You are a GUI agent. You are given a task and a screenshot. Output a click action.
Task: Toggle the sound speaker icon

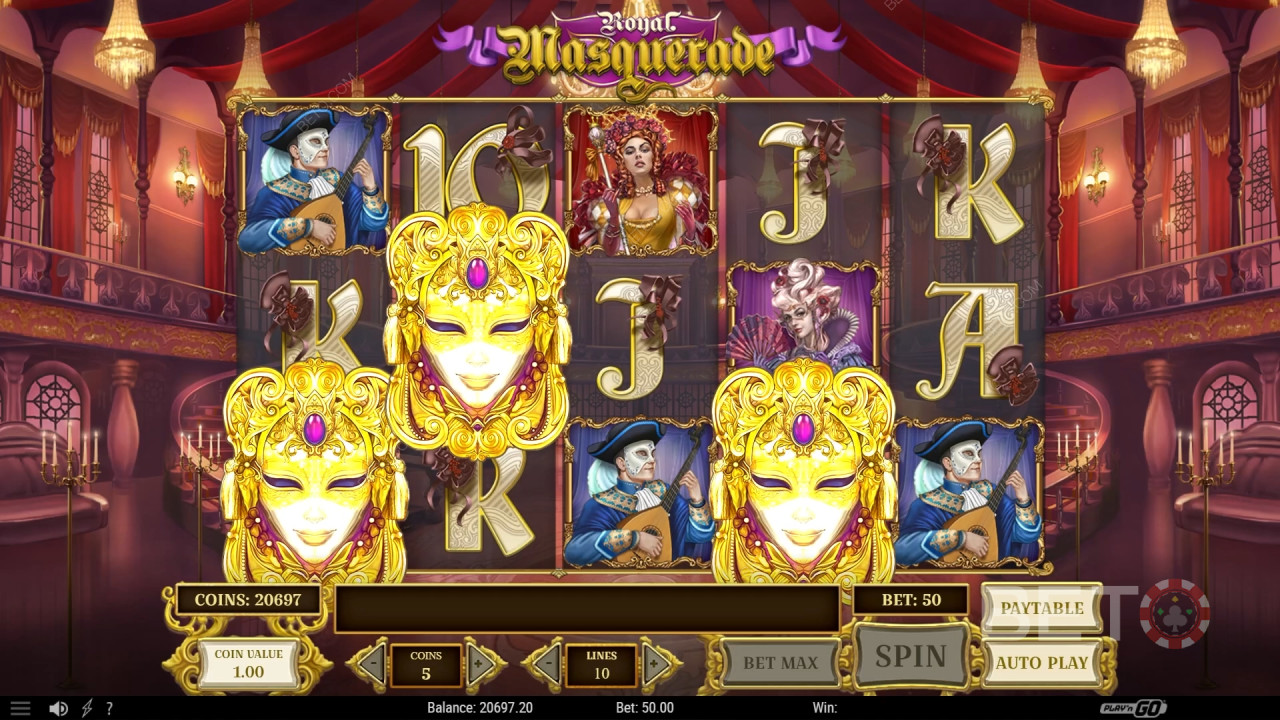coord(58,708)
